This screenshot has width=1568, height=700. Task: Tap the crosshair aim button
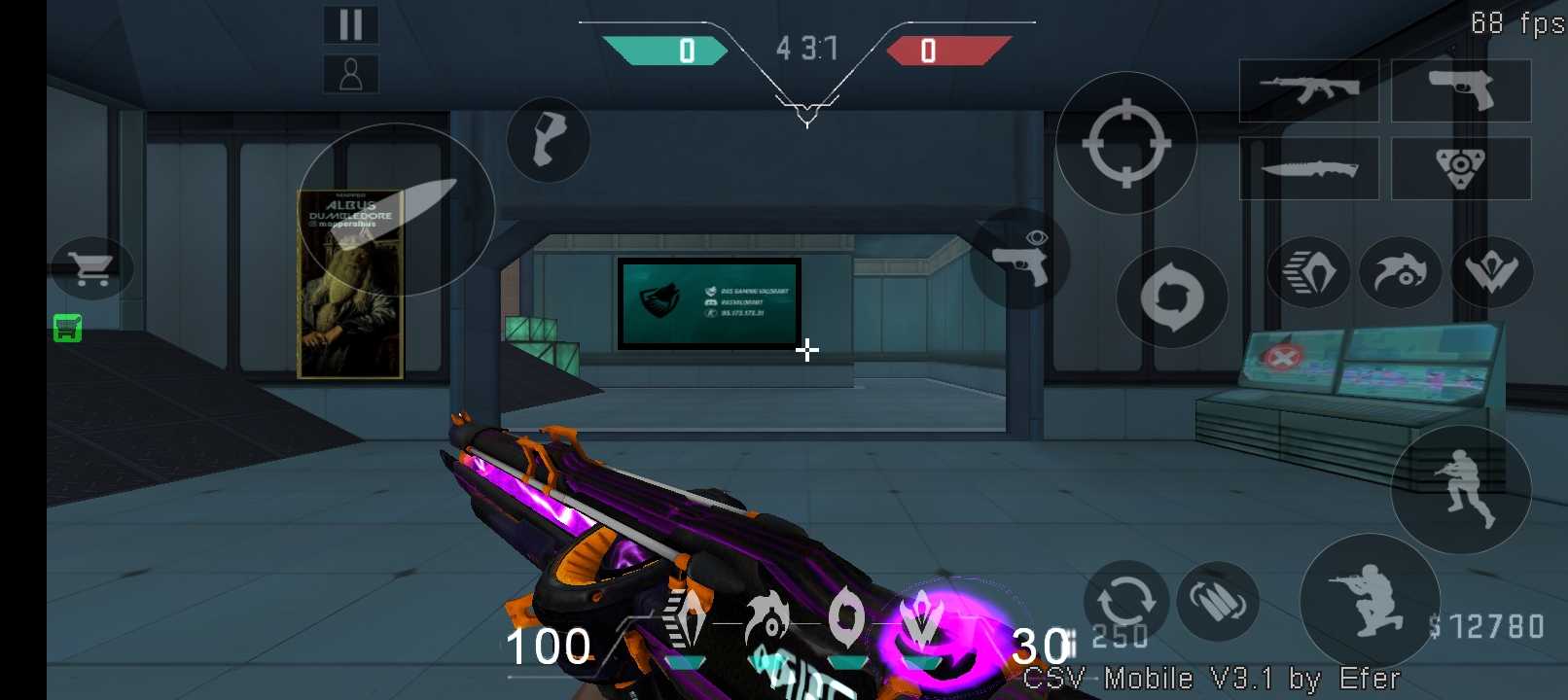1126,143
